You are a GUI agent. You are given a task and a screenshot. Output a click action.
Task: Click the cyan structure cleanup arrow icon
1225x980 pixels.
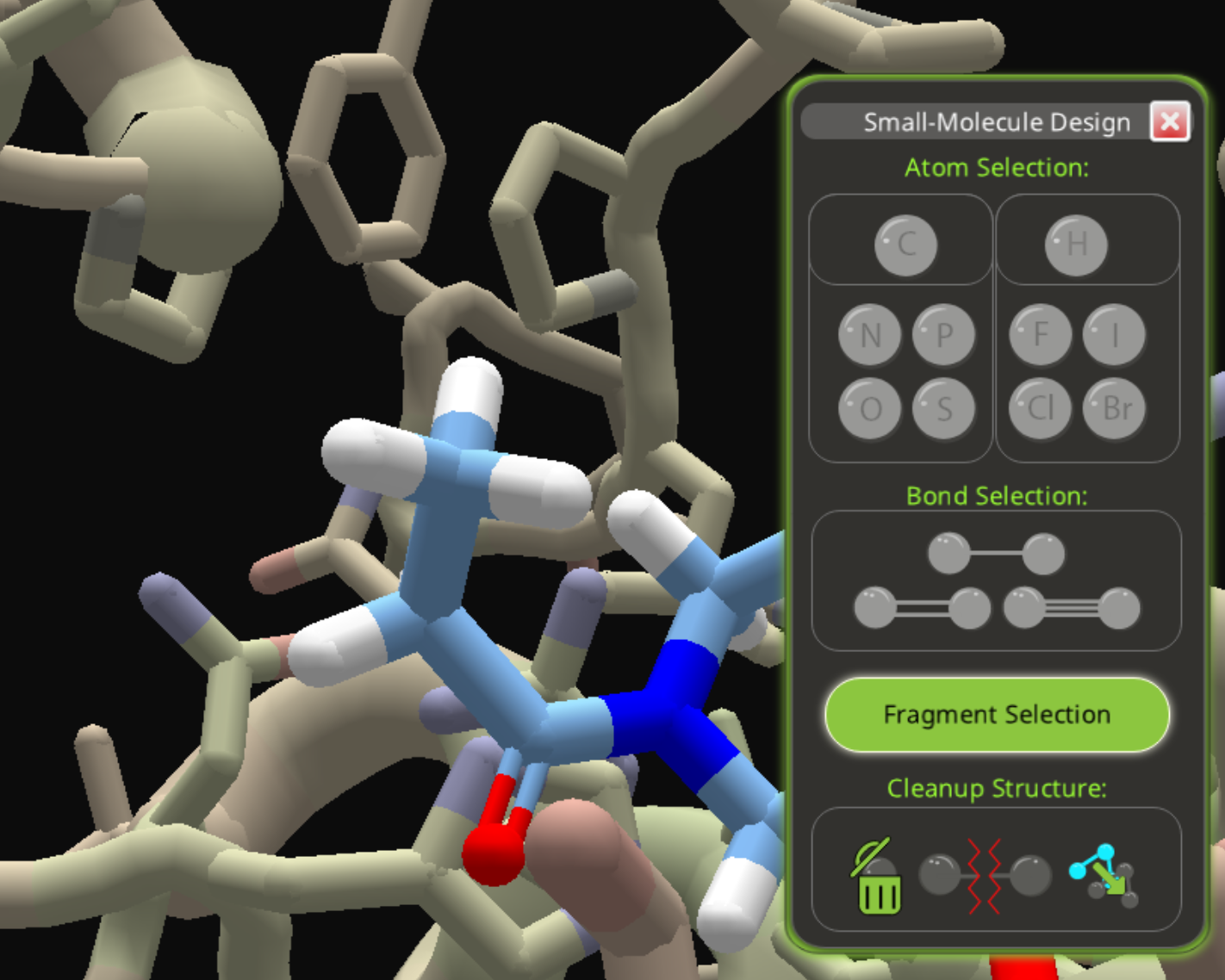1104,877
